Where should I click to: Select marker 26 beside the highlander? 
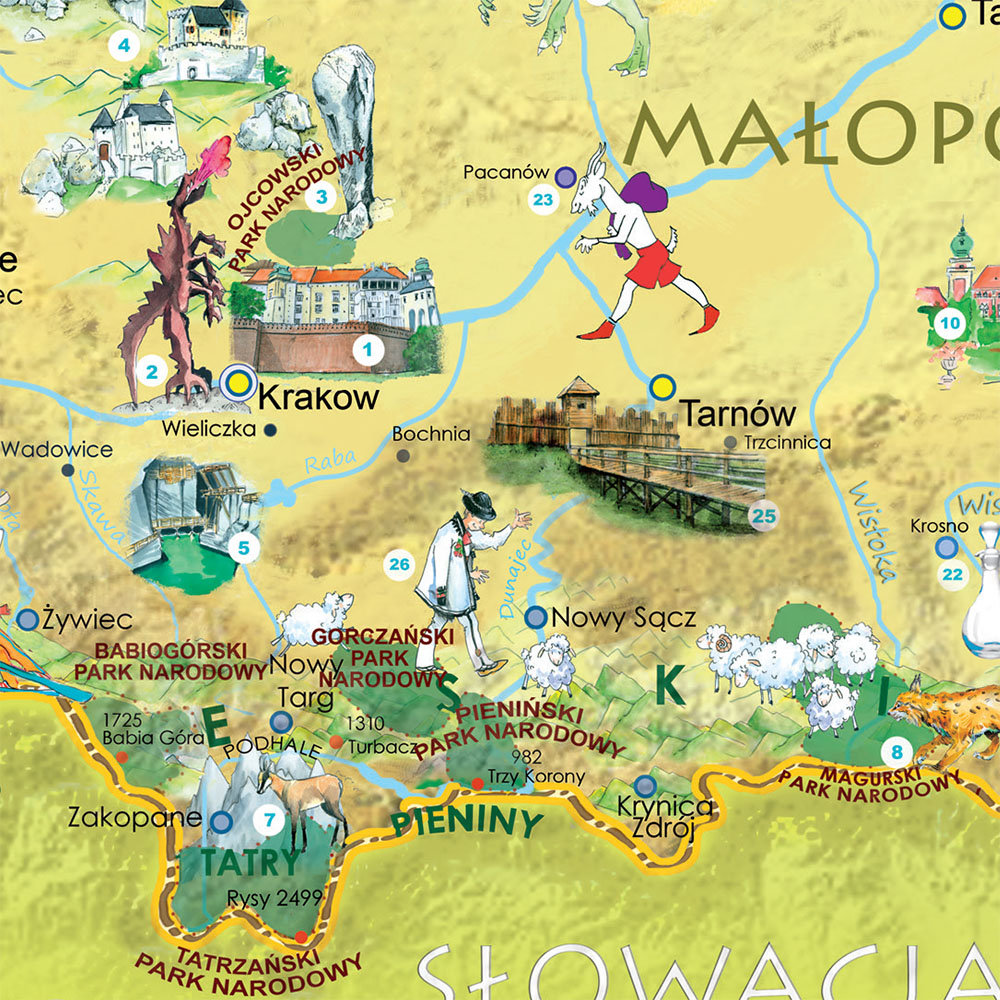coord(399,565)
